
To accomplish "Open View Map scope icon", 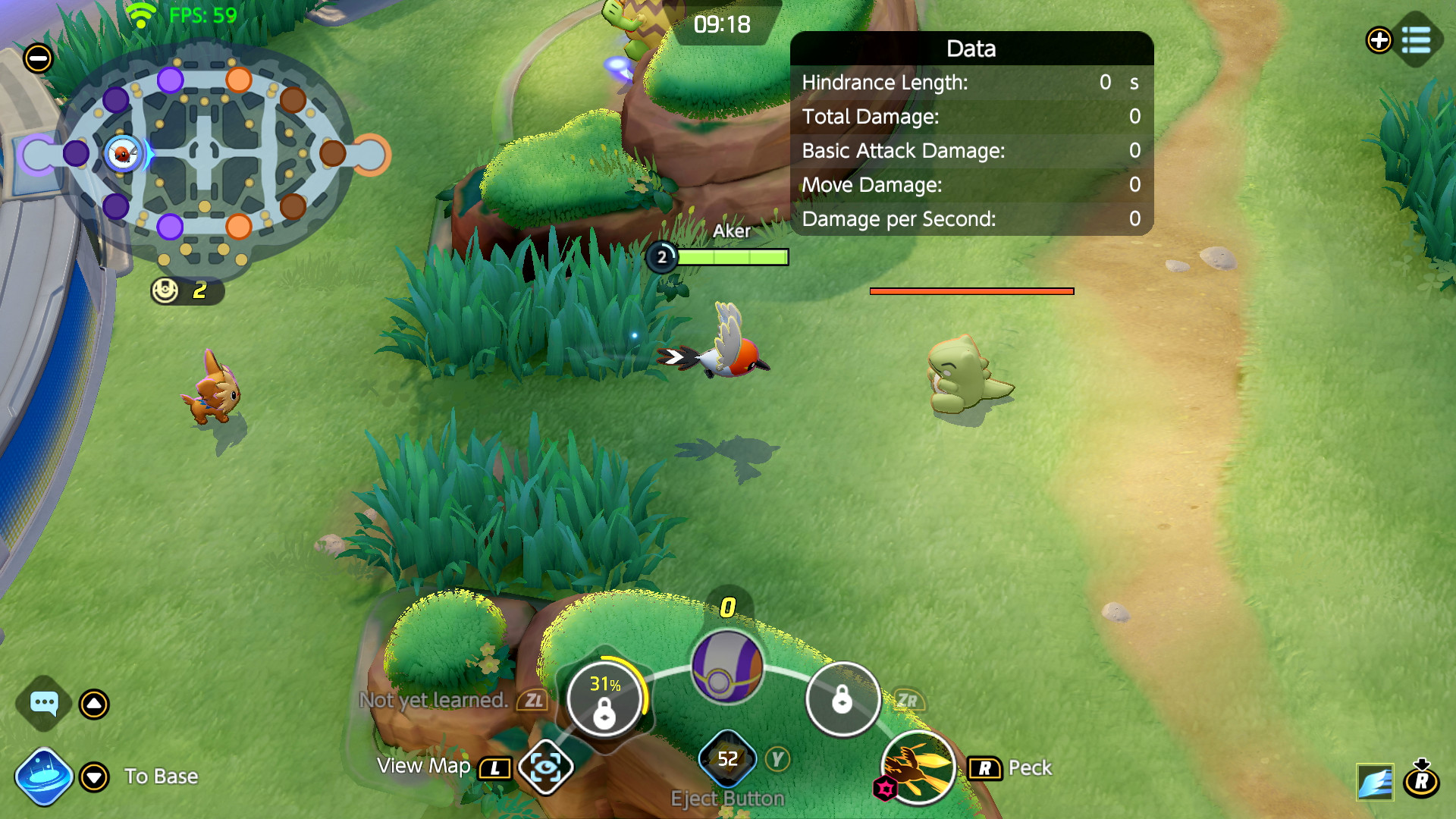I will pos(545,768).
